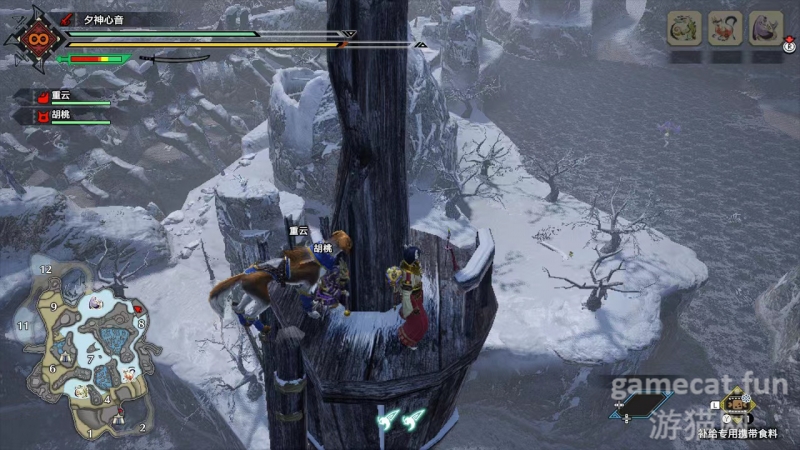Screen dimensions: 800x450
Task: Select the red and white monster target icon
Action: pyautogui.click(x=725, y=27)
